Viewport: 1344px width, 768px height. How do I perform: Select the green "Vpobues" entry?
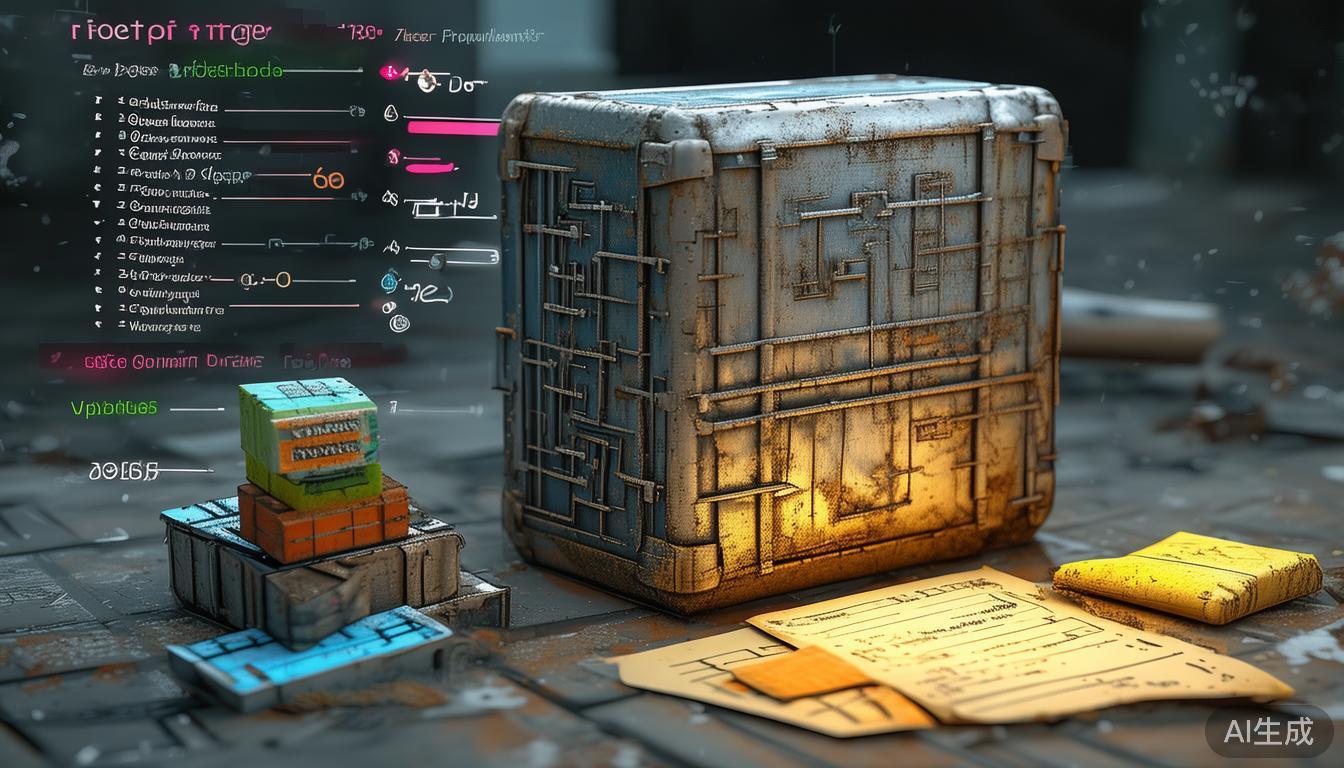[x=114, y=408]
